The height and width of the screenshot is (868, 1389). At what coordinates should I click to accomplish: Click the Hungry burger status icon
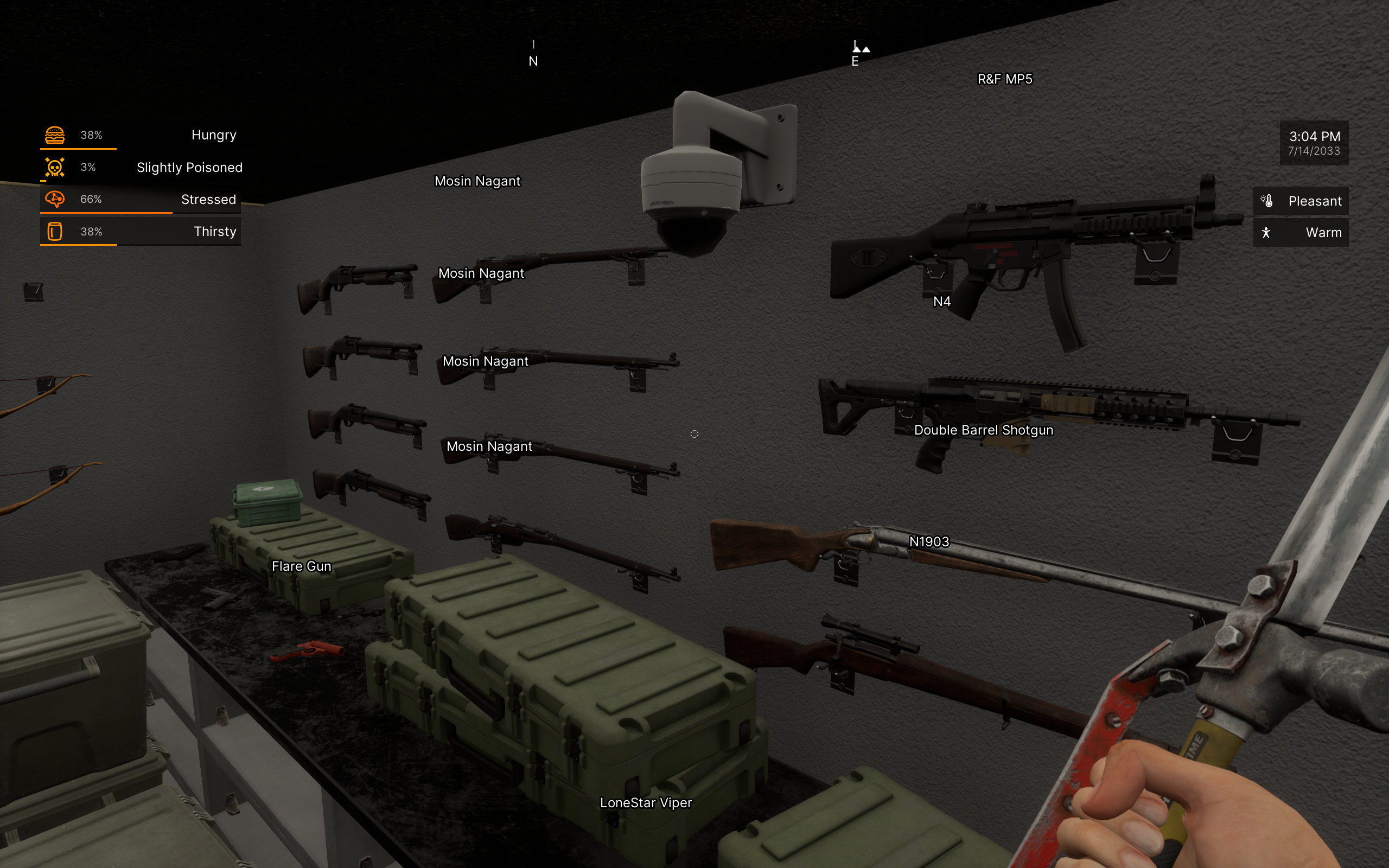(x=54, y=135)
